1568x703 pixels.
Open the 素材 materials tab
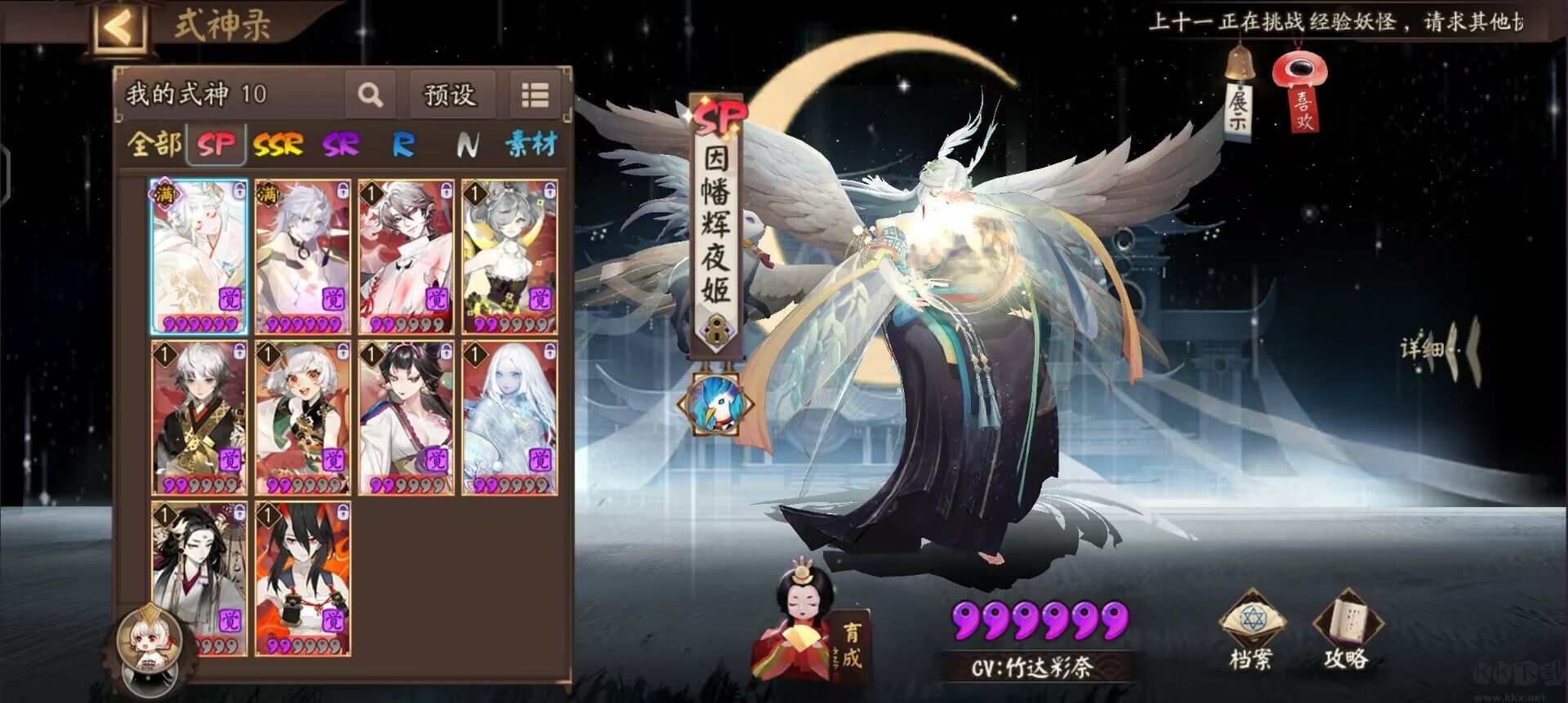531,145
